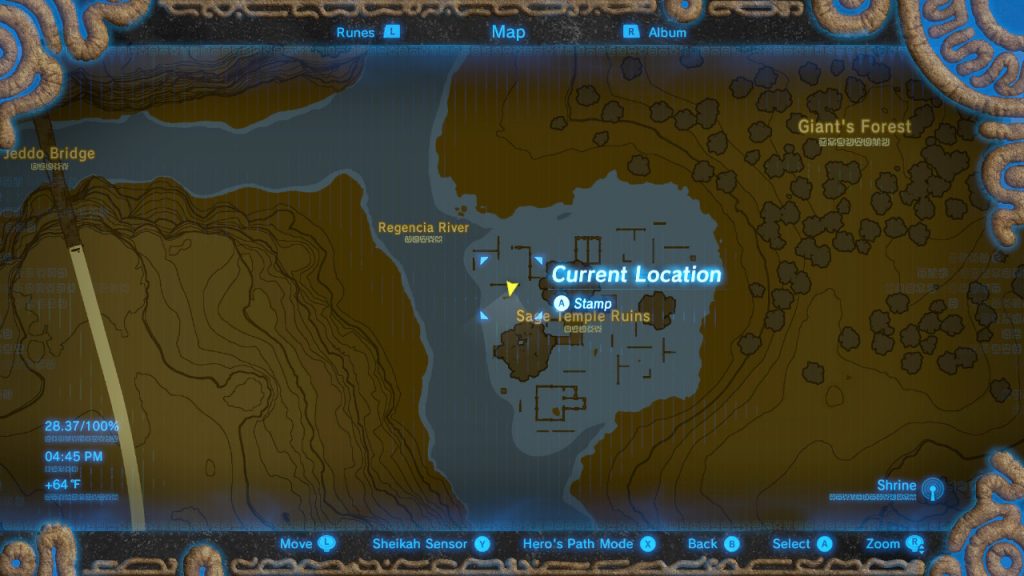This screenshot has width=1024, height=576.
Task: Go Back from the map
Action: (713, 544)
